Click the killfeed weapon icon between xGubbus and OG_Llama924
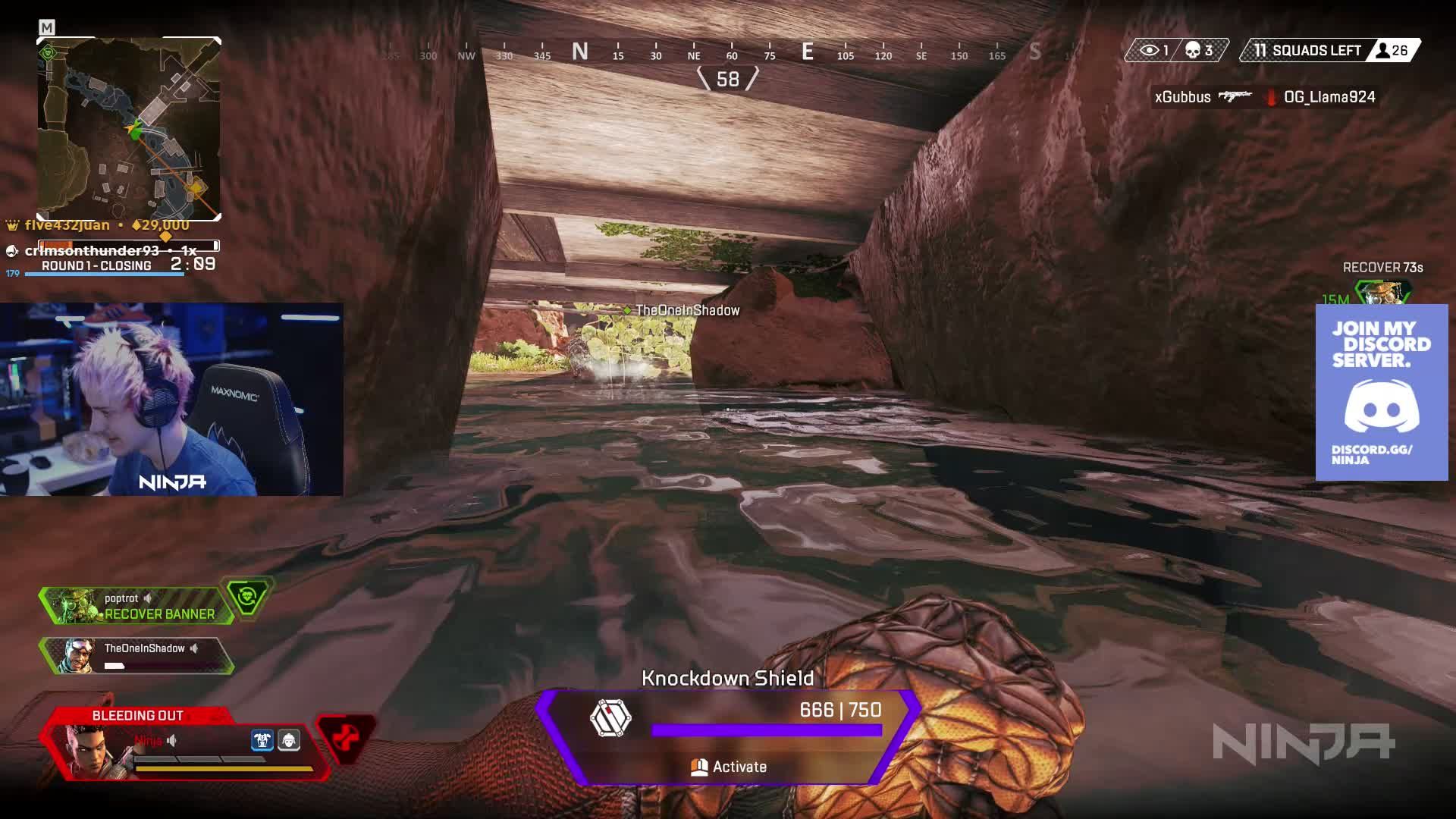This screenshot has width=1456, height=819. pyautogui.click(x=1235, y=97)
